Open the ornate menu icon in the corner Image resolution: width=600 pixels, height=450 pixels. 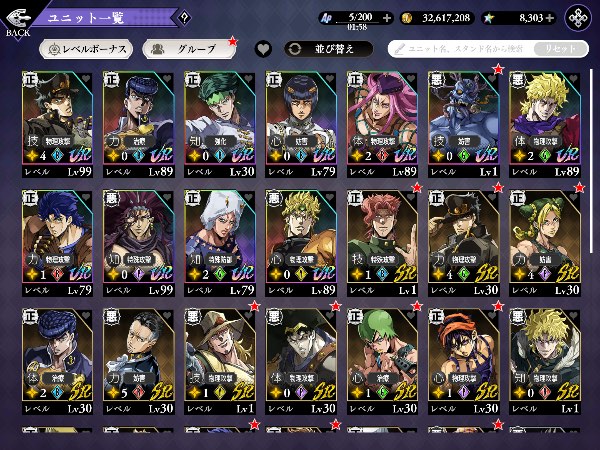pos(578,18)
